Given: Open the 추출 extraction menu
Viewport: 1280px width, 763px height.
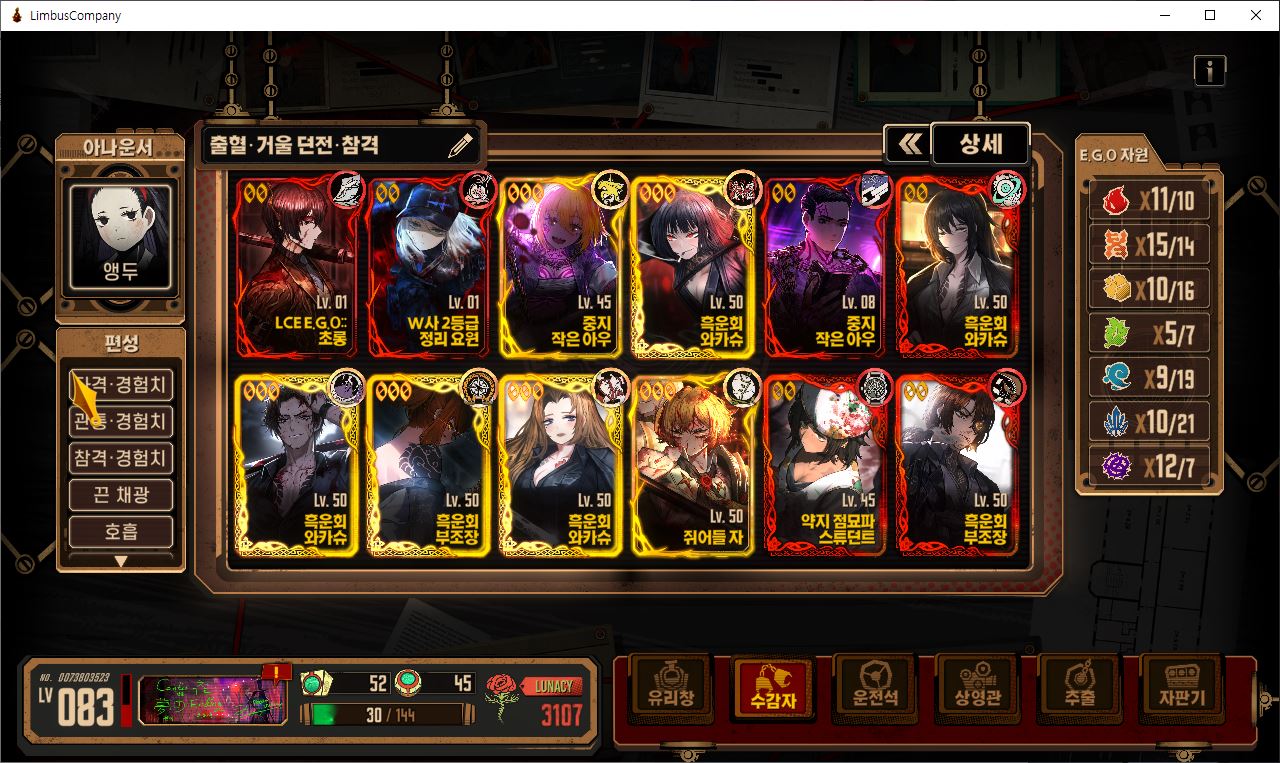Looking at the screenshot, I should 1079,687.
